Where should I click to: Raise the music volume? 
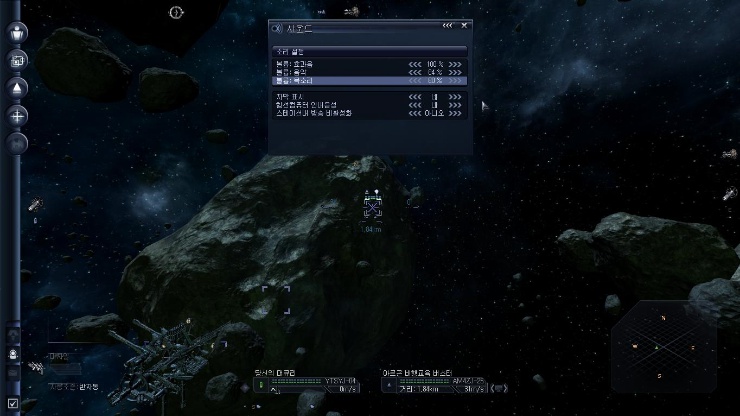coord(455,72)
